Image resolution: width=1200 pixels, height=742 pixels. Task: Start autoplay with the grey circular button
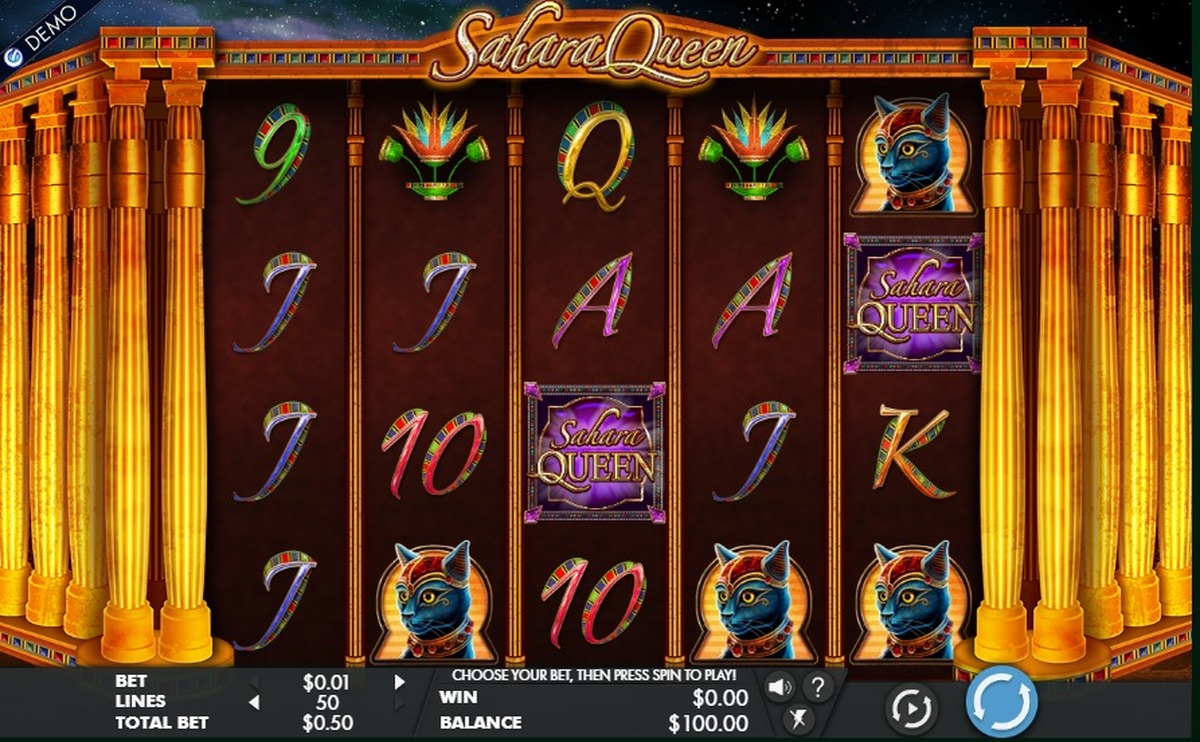(911, 708)
